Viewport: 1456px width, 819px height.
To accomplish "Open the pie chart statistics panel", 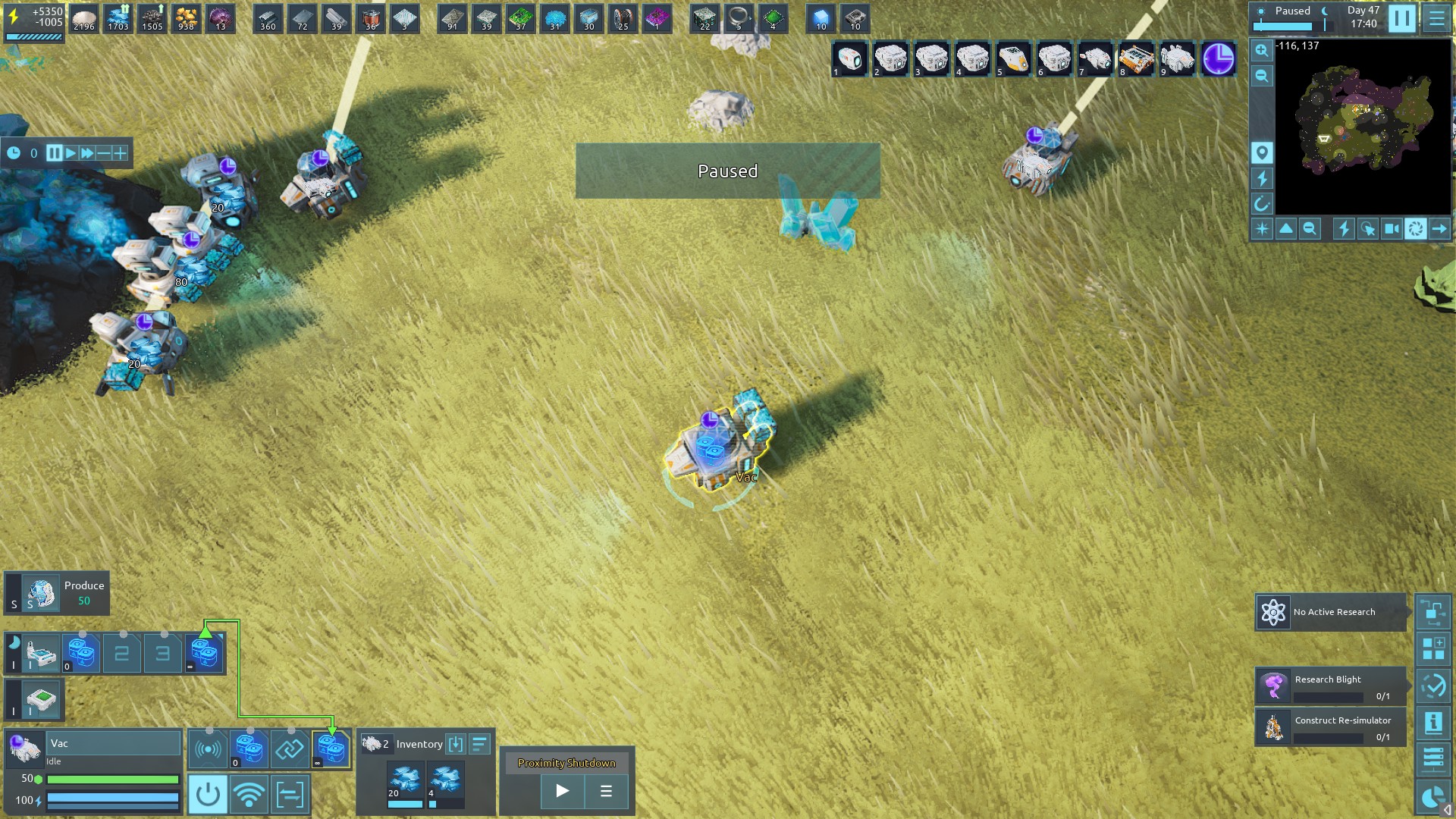I will point(1432,797).
